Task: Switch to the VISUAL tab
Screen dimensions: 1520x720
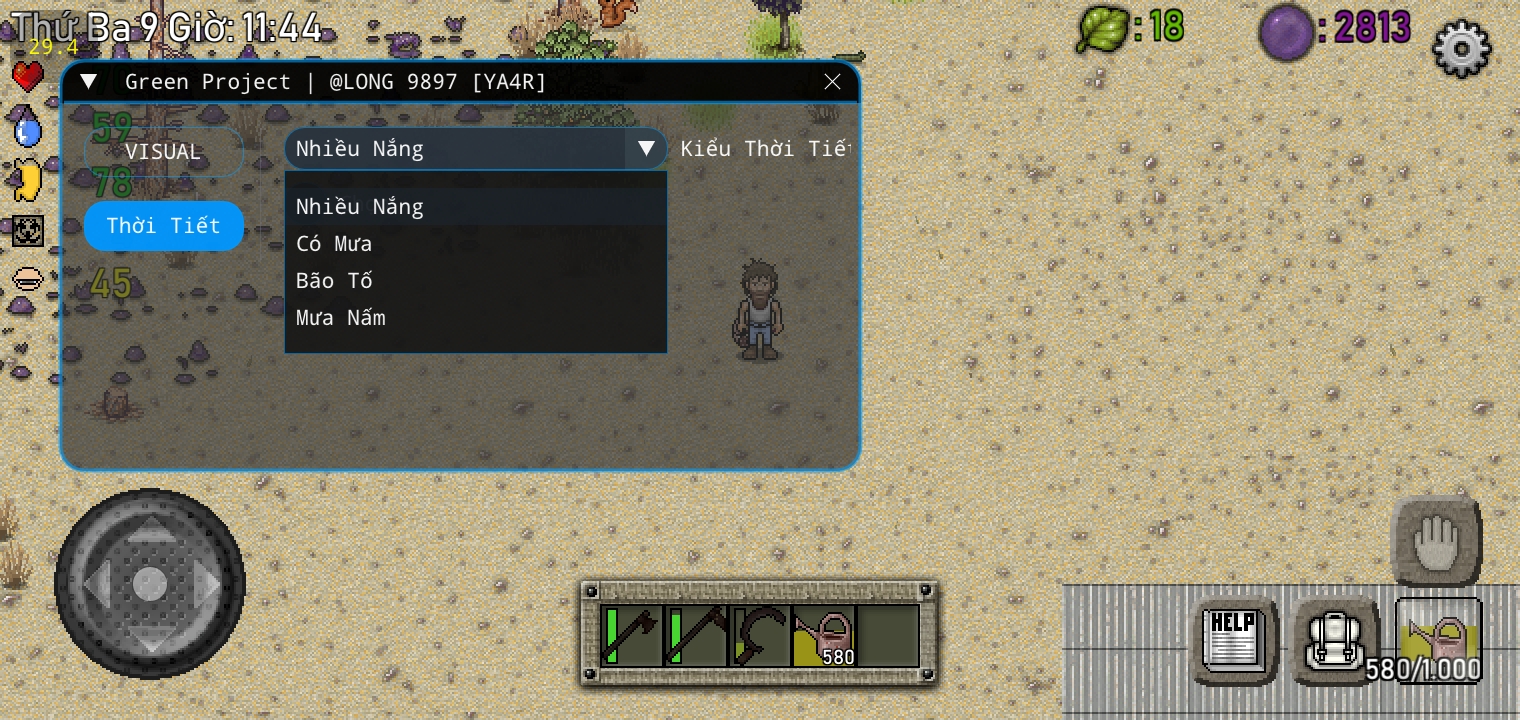Action: [x=164, y=152]
